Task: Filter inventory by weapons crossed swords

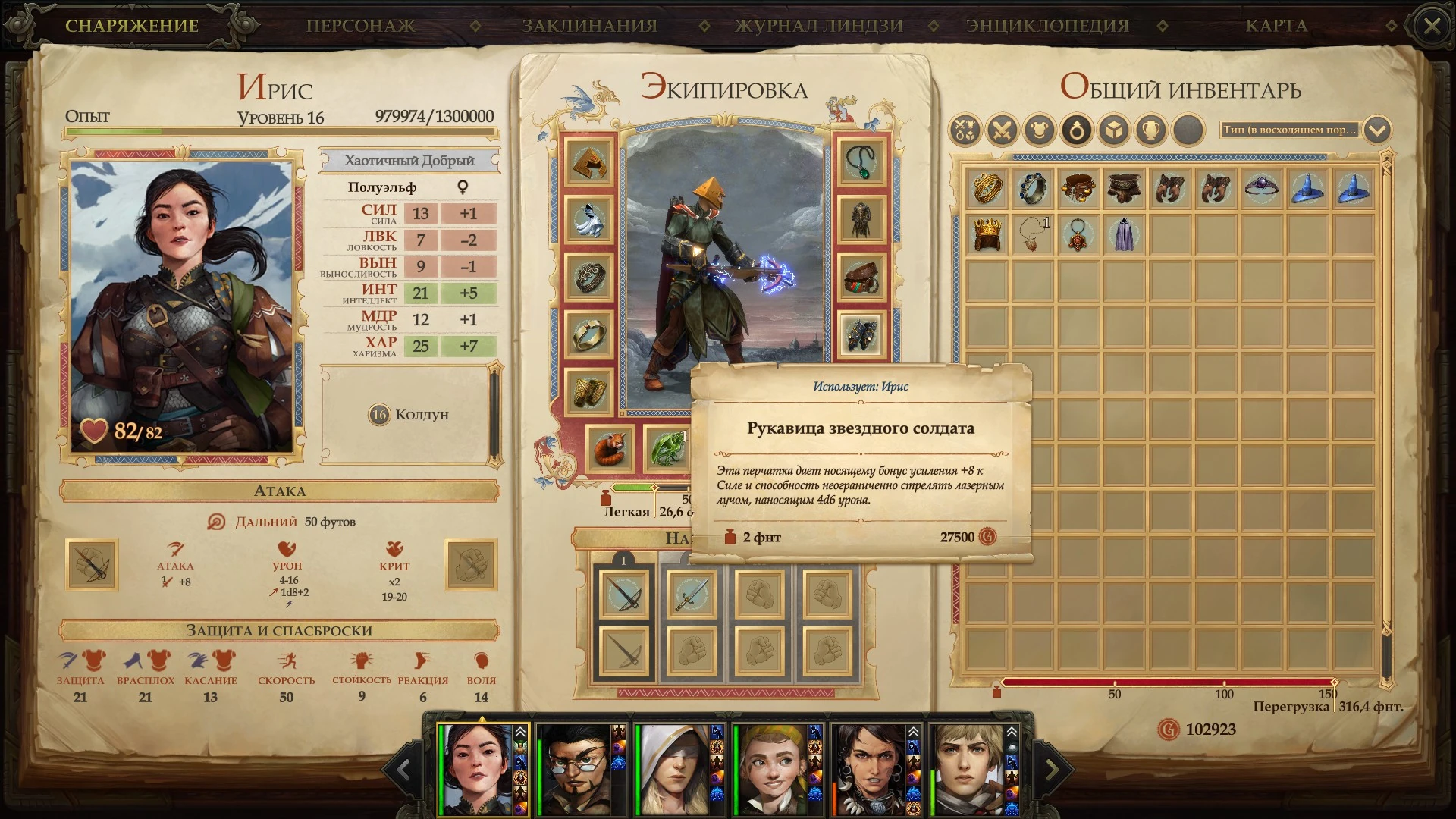Action: point(1002,130)
